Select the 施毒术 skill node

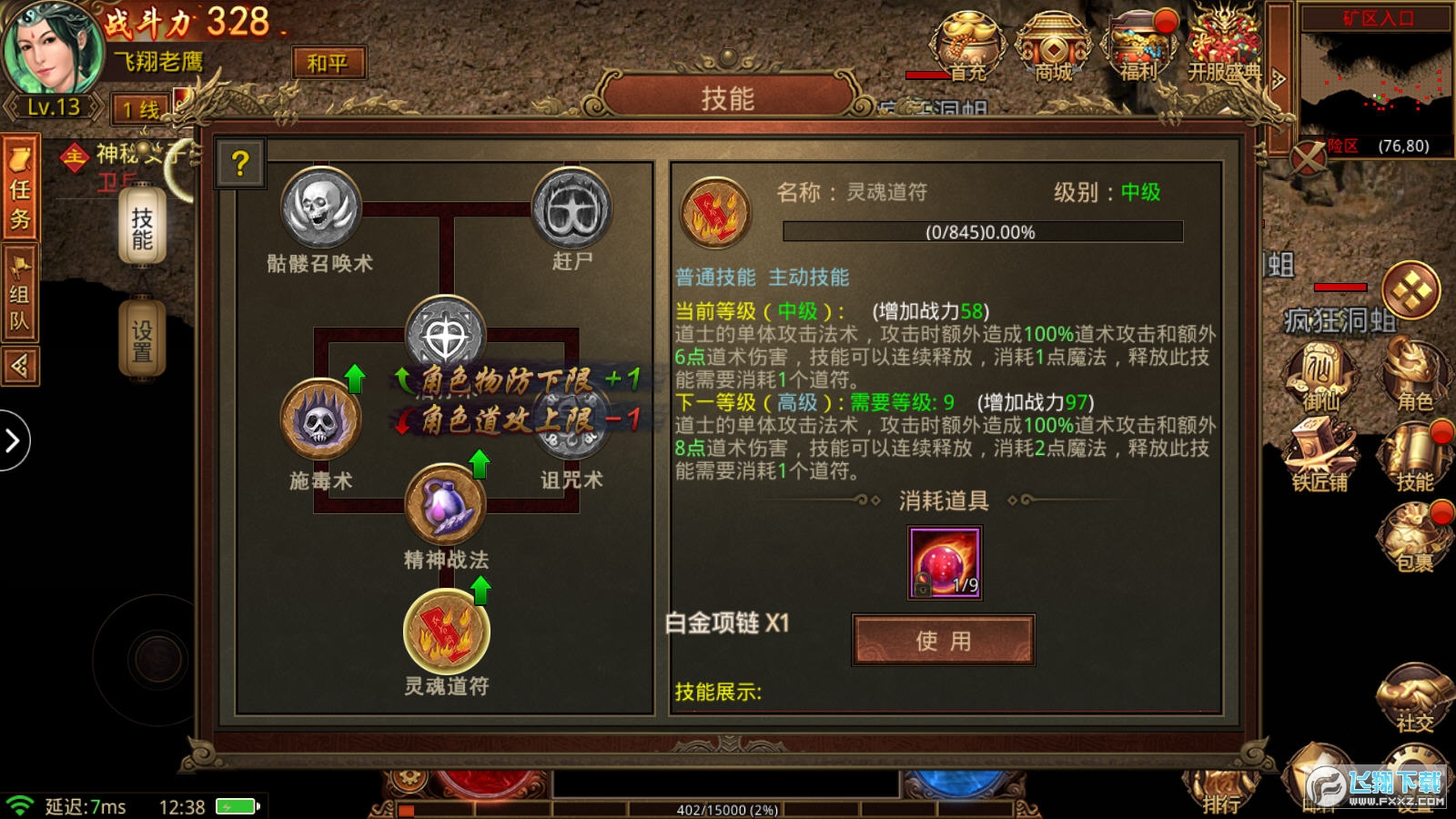[x=318, y=420]
